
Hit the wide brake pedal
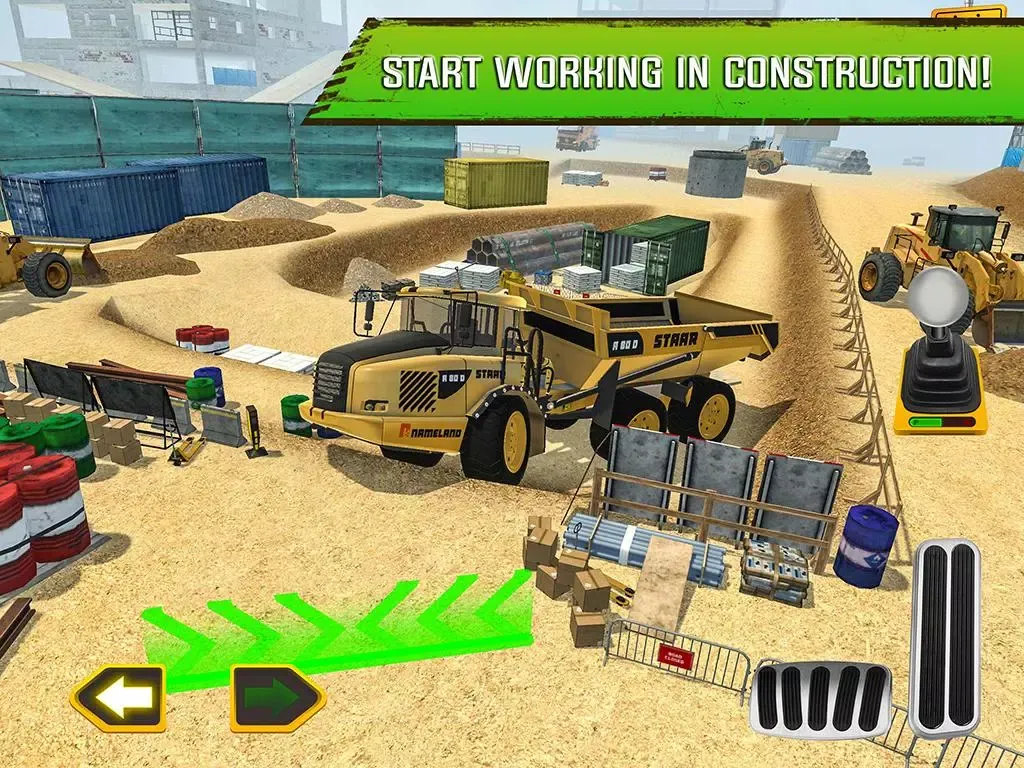(x=820, y=698)
